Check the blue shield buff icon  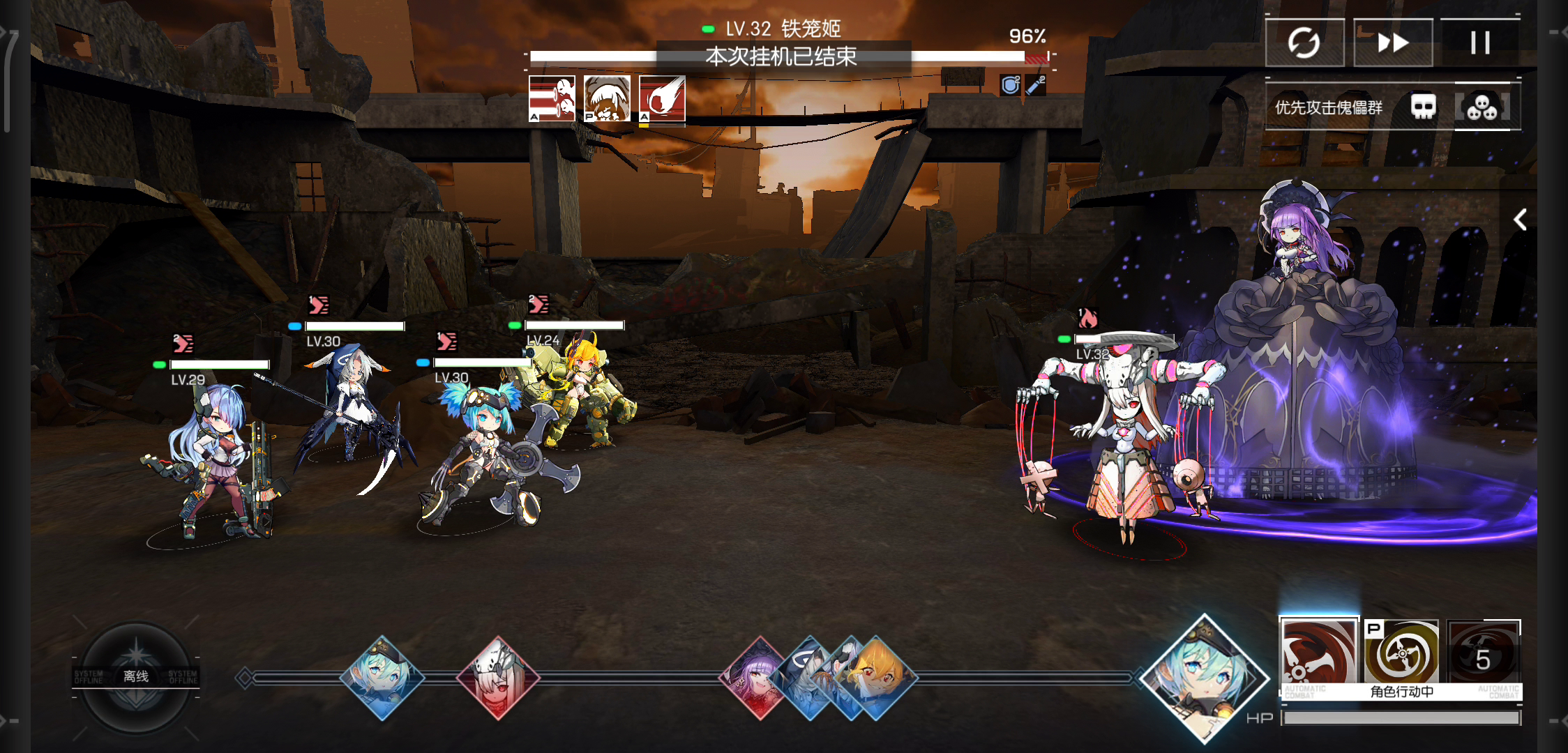1010,85
